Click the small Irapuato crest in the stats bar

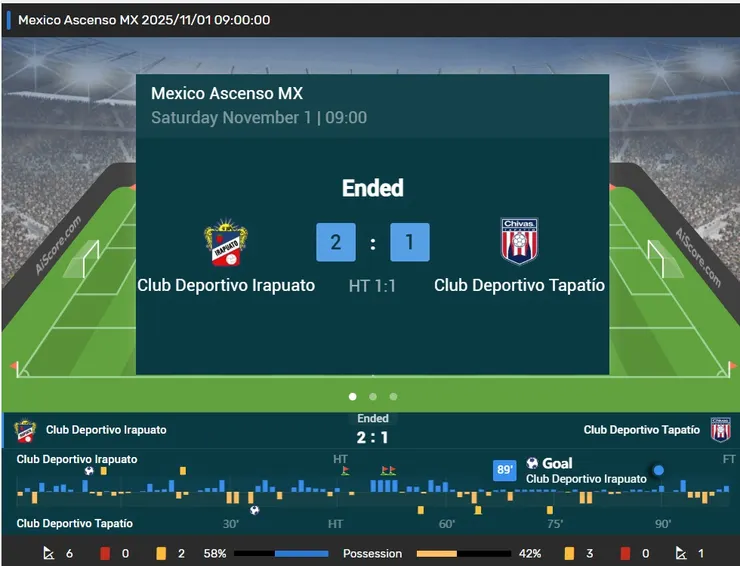(x=24, y=430)
